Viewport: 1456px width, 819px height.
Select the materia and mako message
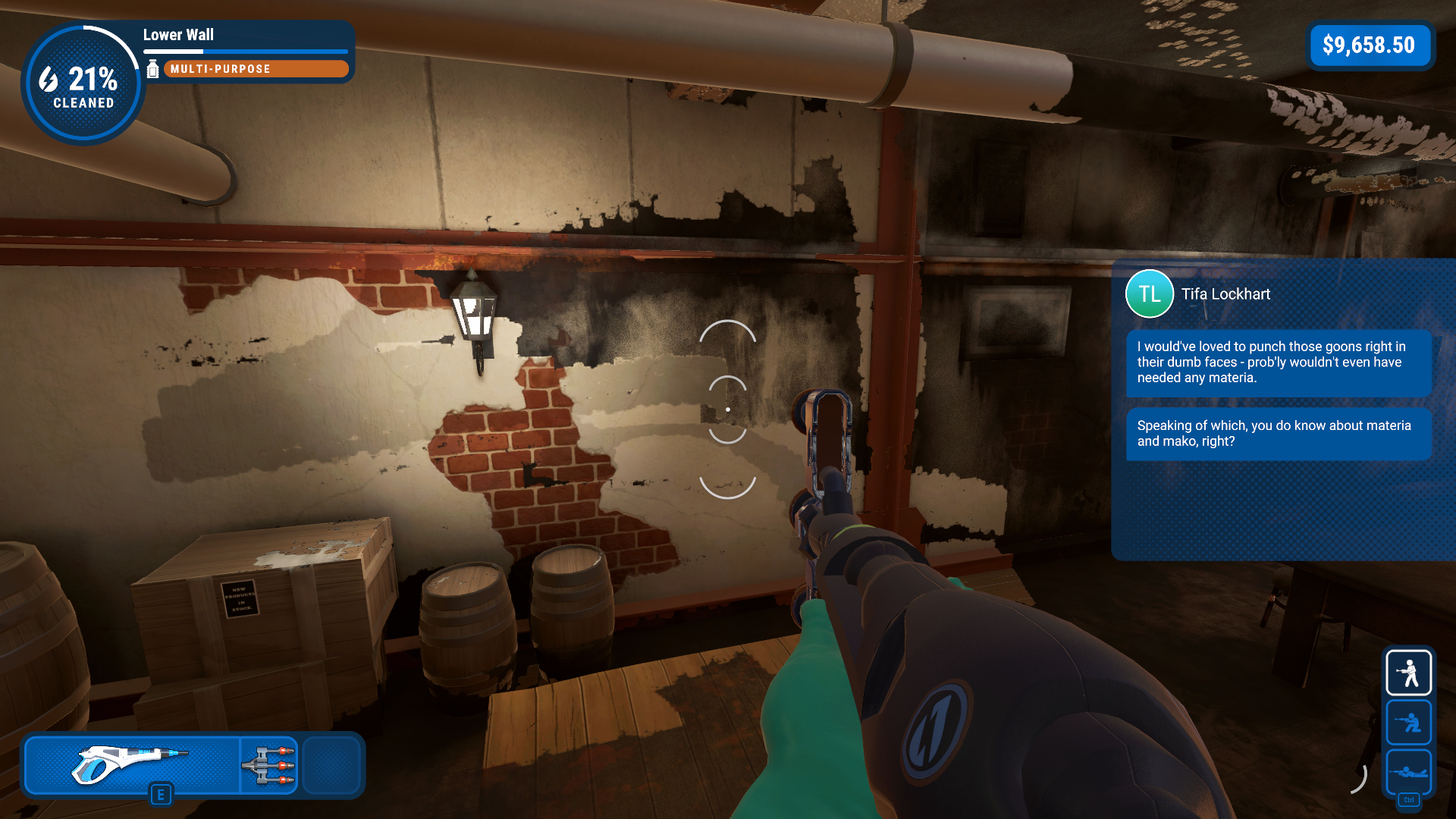point(1278,434)
